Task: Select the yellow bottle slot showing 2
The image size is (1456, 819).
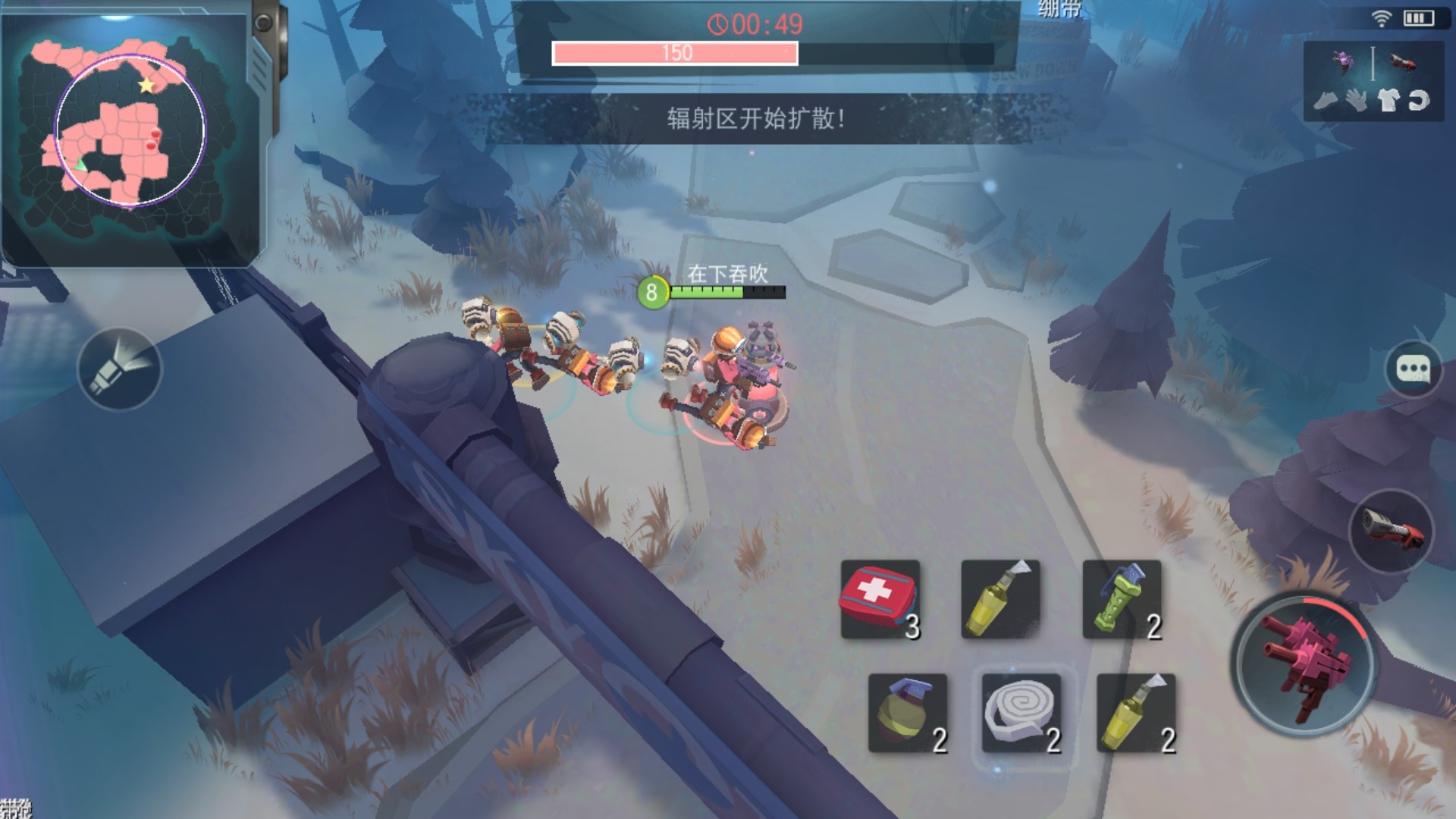Action: pyautogui.click(x=1136, y=713)
